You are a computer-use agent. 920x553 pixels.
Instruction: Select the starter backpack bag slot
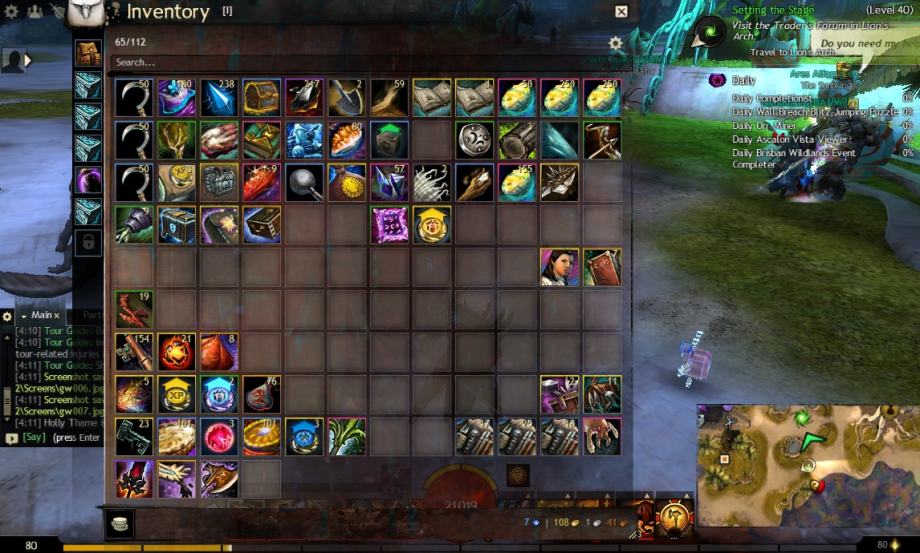pos(89,53)
